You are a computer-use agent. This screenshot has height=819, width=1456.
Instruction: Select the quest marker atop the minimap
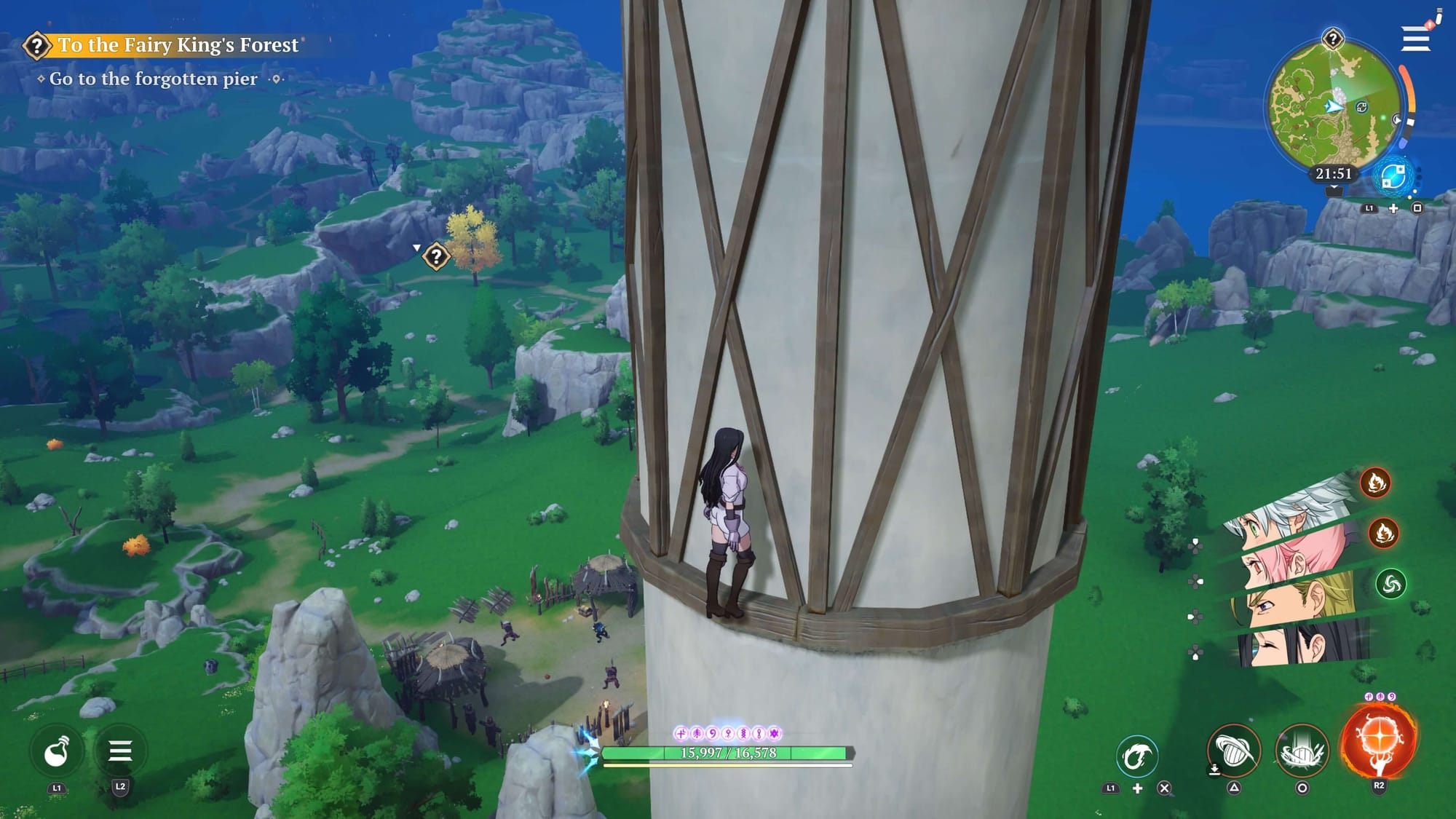(1332, 39)
